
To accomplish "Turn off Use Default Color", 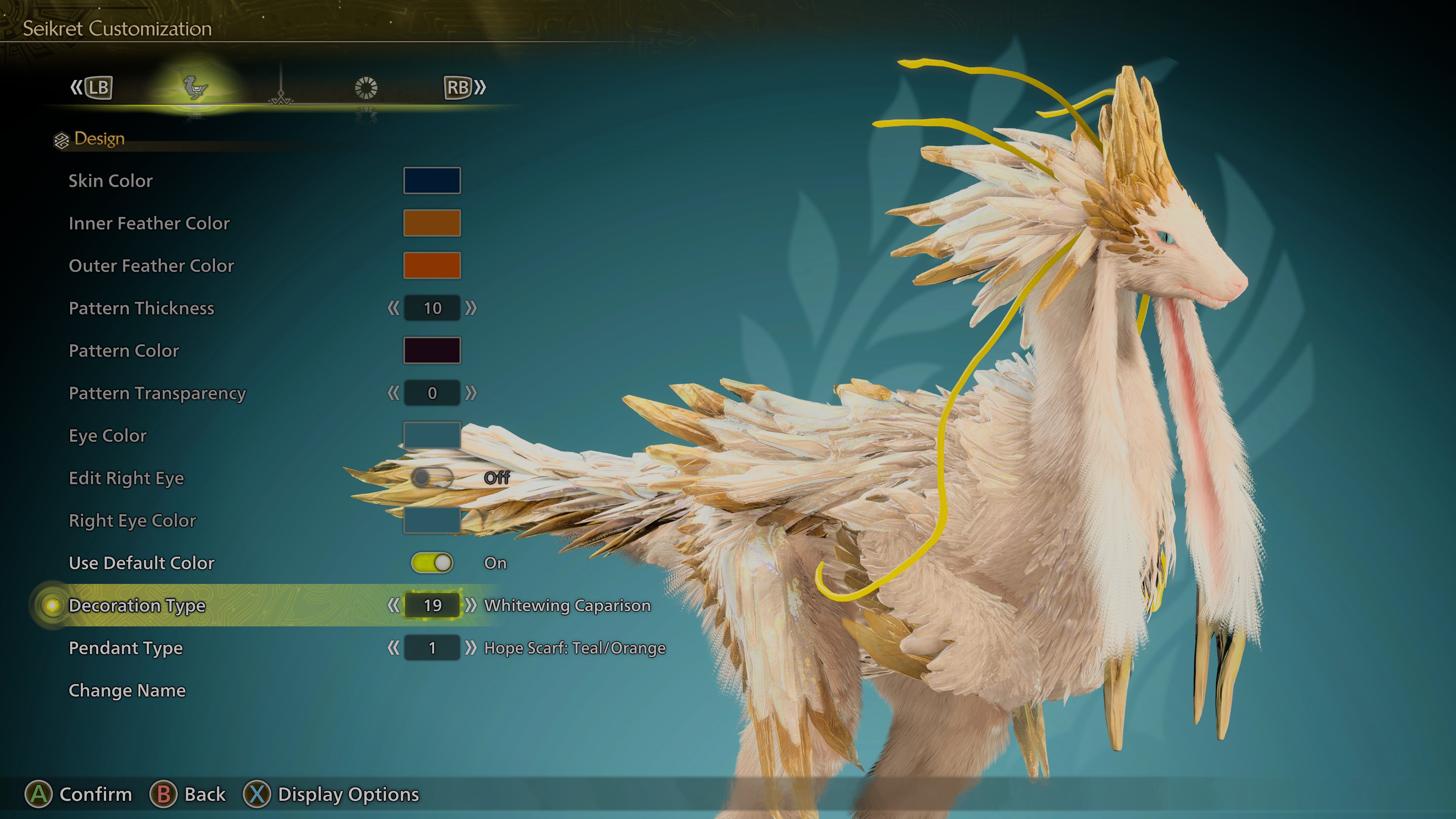I will tap(432, 563).
